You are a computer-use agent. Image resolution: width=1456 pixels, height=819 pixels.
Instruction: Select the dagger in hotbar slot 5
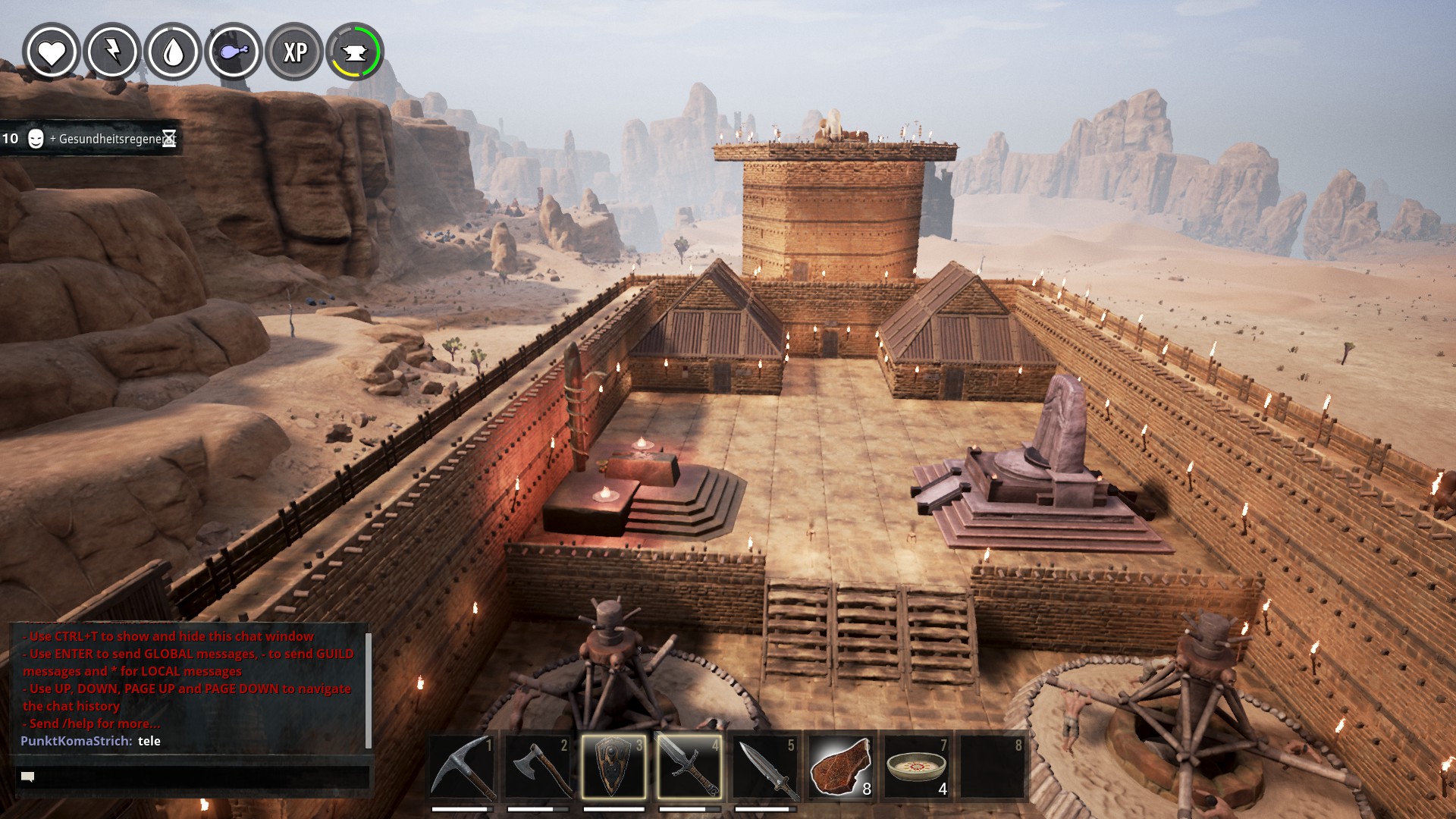click(x=765, y=766)
